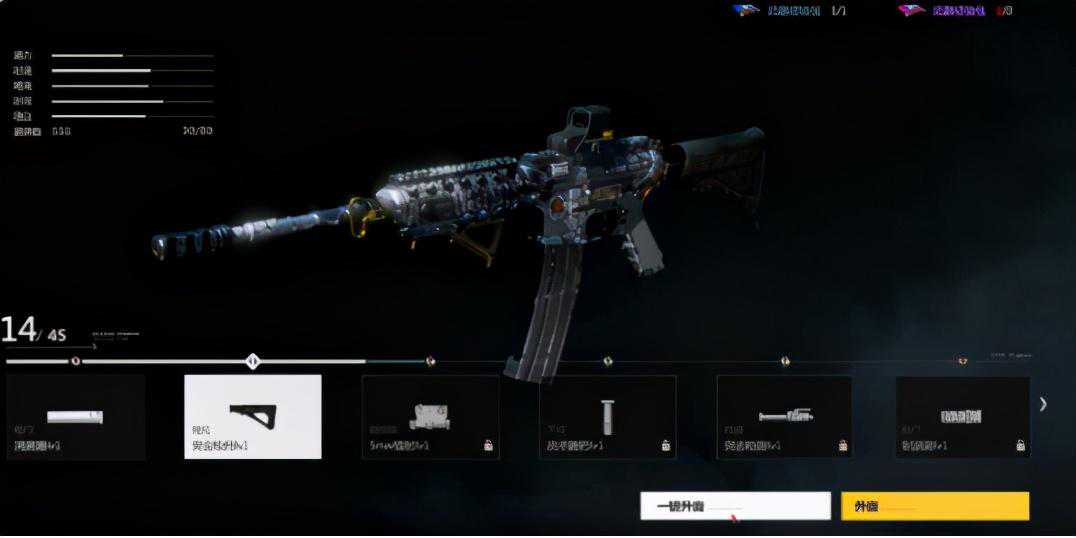
Task: Select the silencer attachment card
Action: (x=76, y=418)
